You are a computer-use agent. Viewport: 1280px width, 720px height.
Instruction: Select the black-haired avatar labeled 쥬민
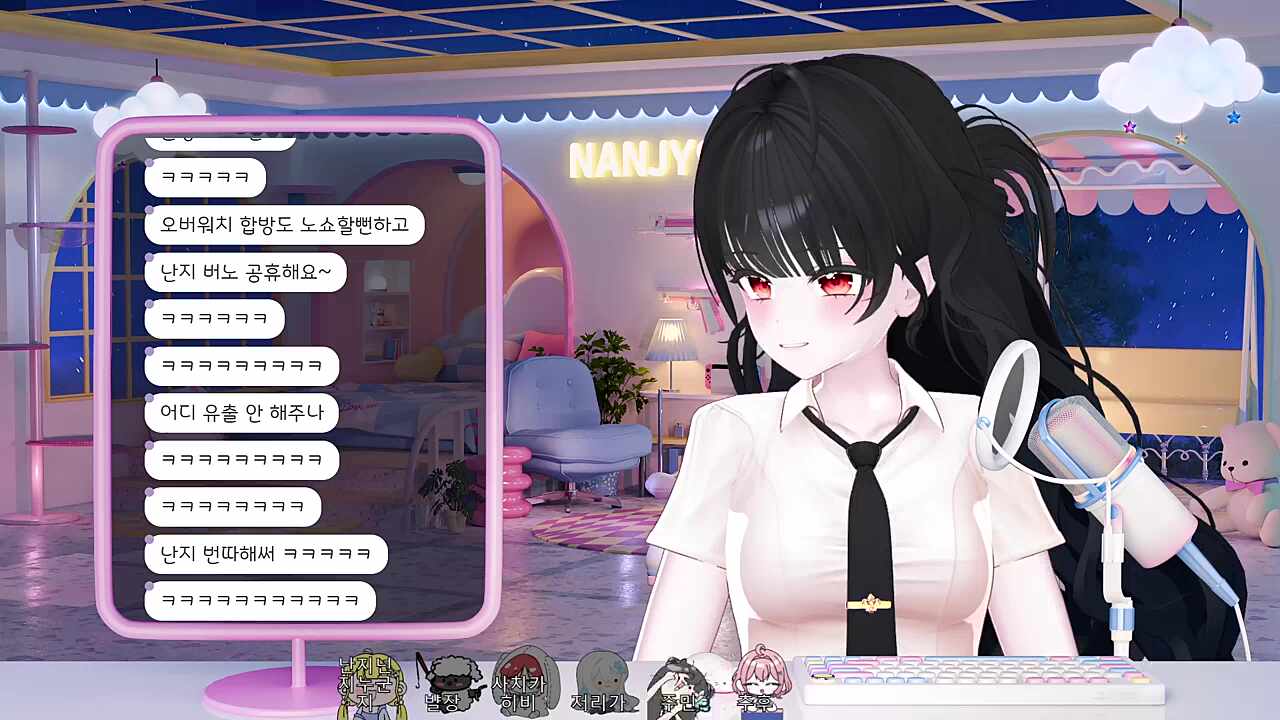tap(680, 685)
